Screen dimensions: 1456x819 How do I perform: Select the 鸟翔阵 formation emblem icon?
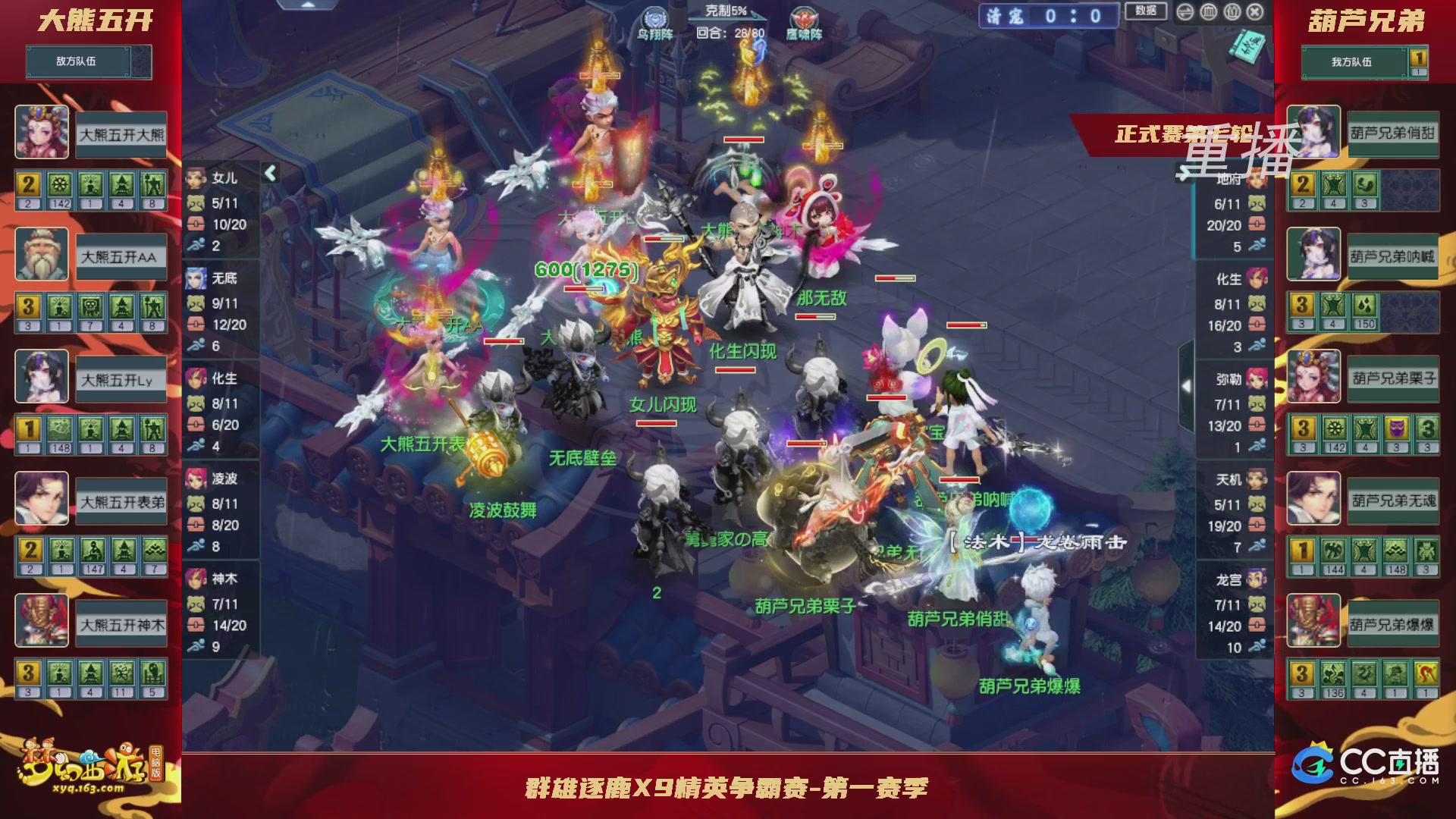pyautogui.click(x=655, y=17)
